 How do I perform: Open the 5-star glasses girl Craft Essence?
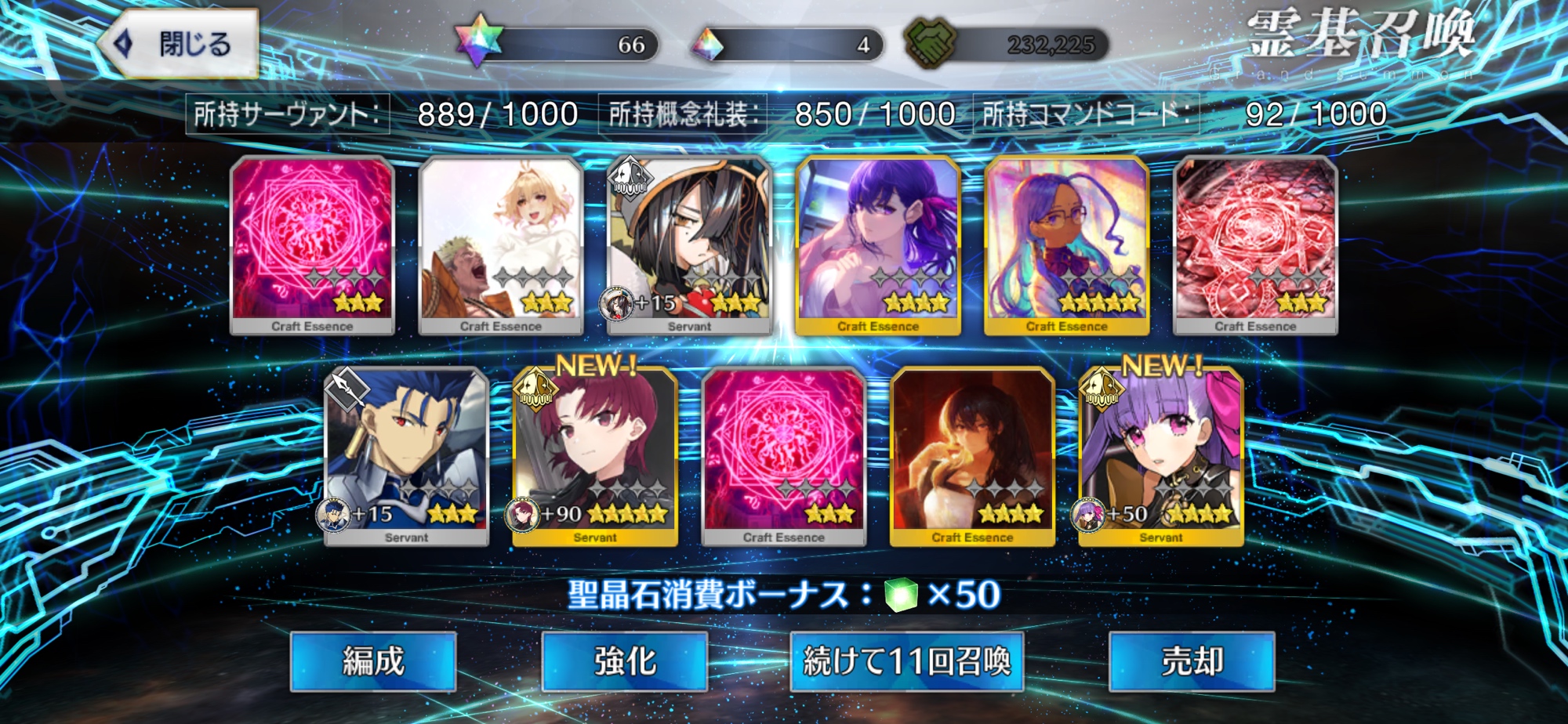click(1066, 244)
